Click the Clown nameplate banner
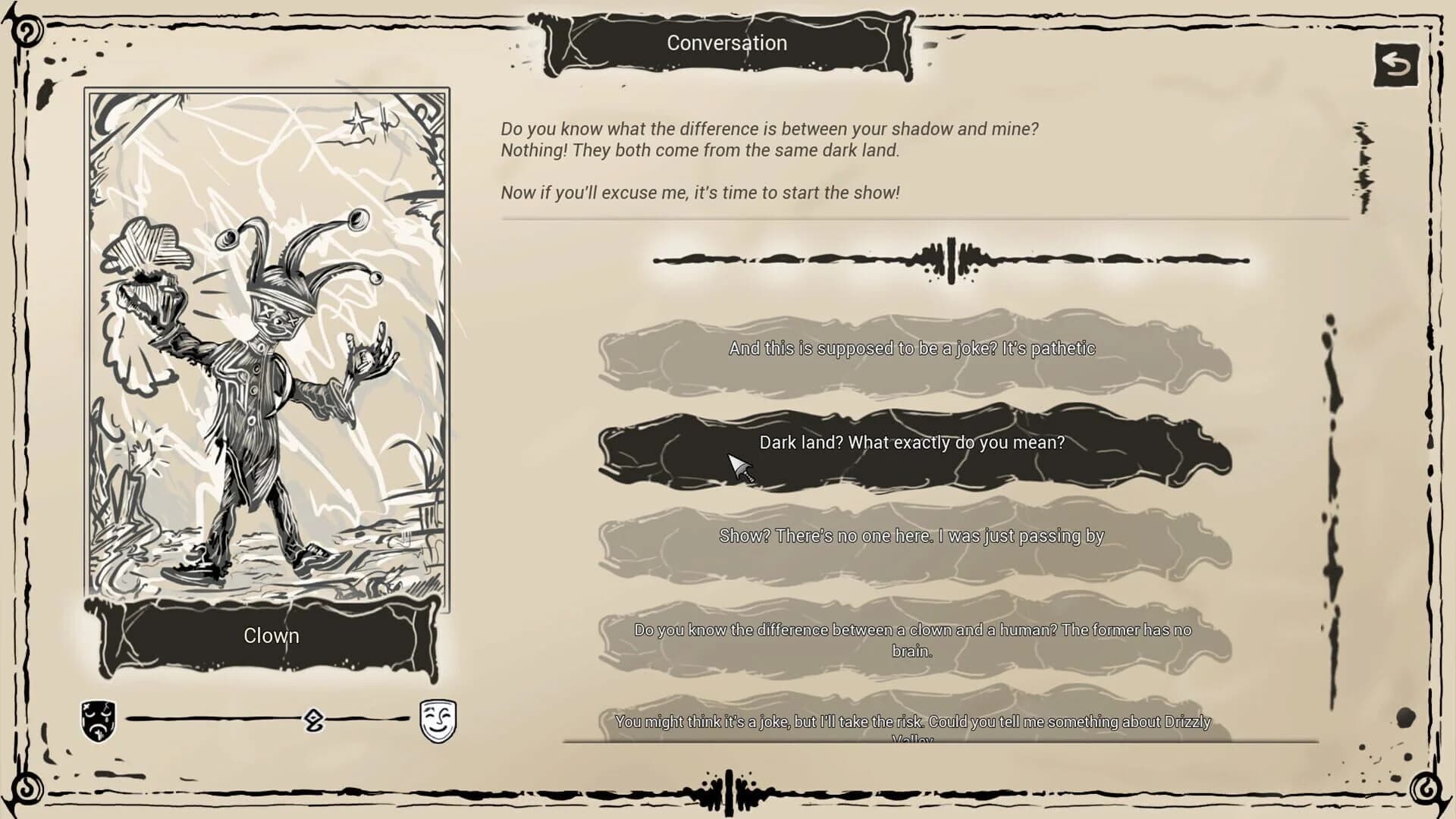This screenshot has width=1456, height=819. pos(270,637)
